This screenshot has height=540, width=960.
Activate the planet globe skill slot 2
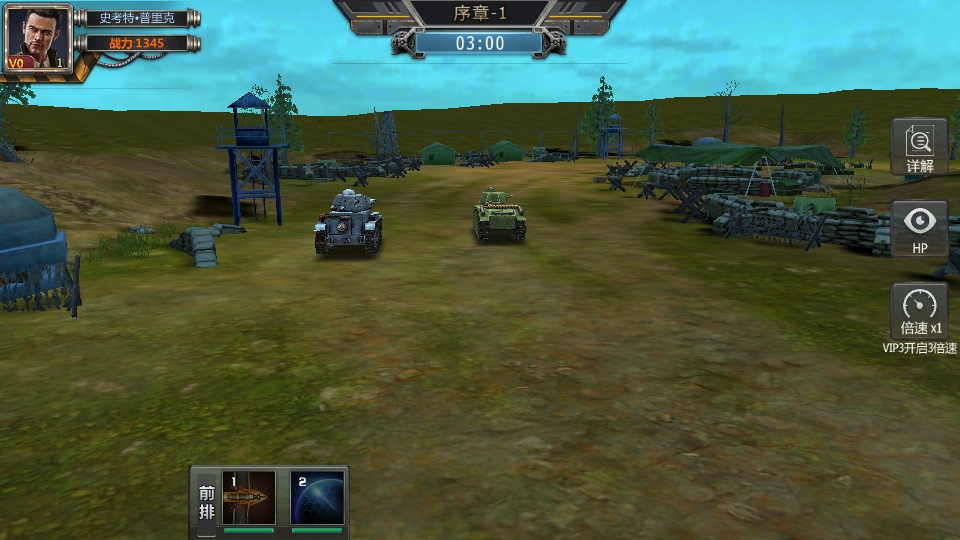tap(318, 498)
